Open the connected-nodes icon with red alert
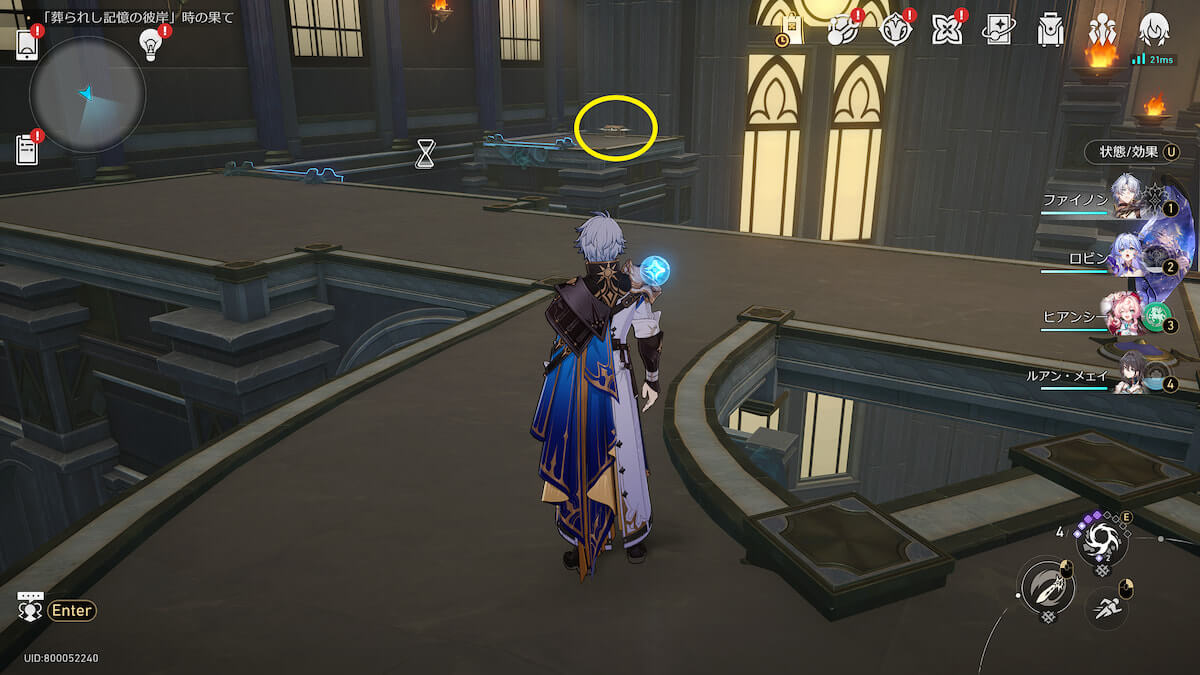 [x=843, y=31]
